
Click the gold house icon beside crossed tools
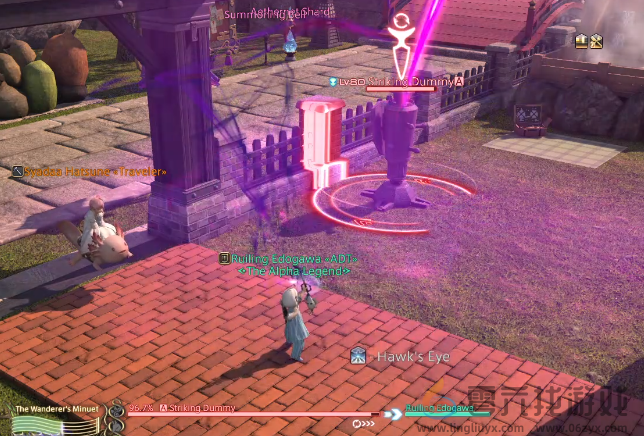581,41
